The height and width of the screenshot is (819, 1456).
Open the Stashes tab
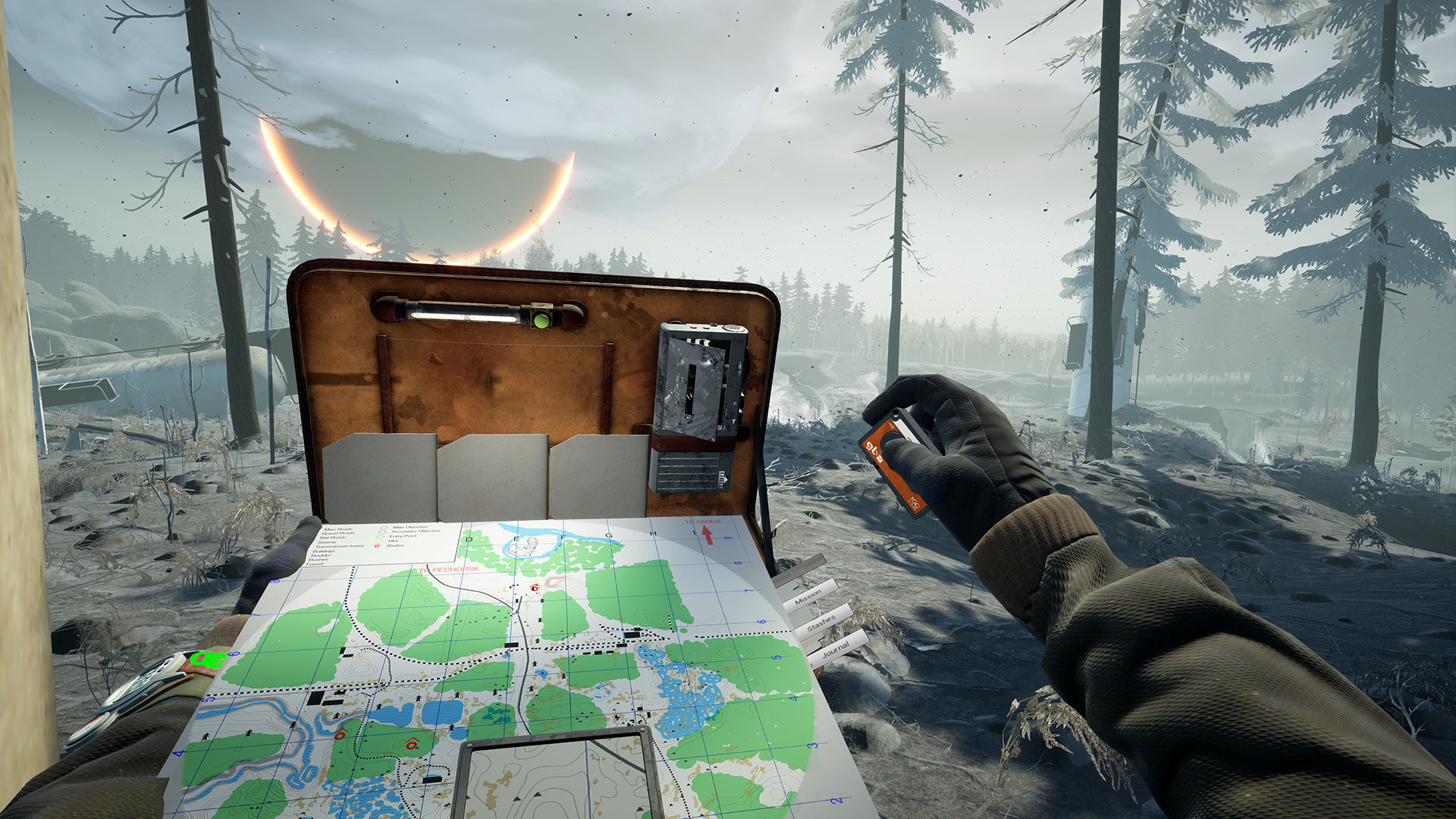[821, 623]
